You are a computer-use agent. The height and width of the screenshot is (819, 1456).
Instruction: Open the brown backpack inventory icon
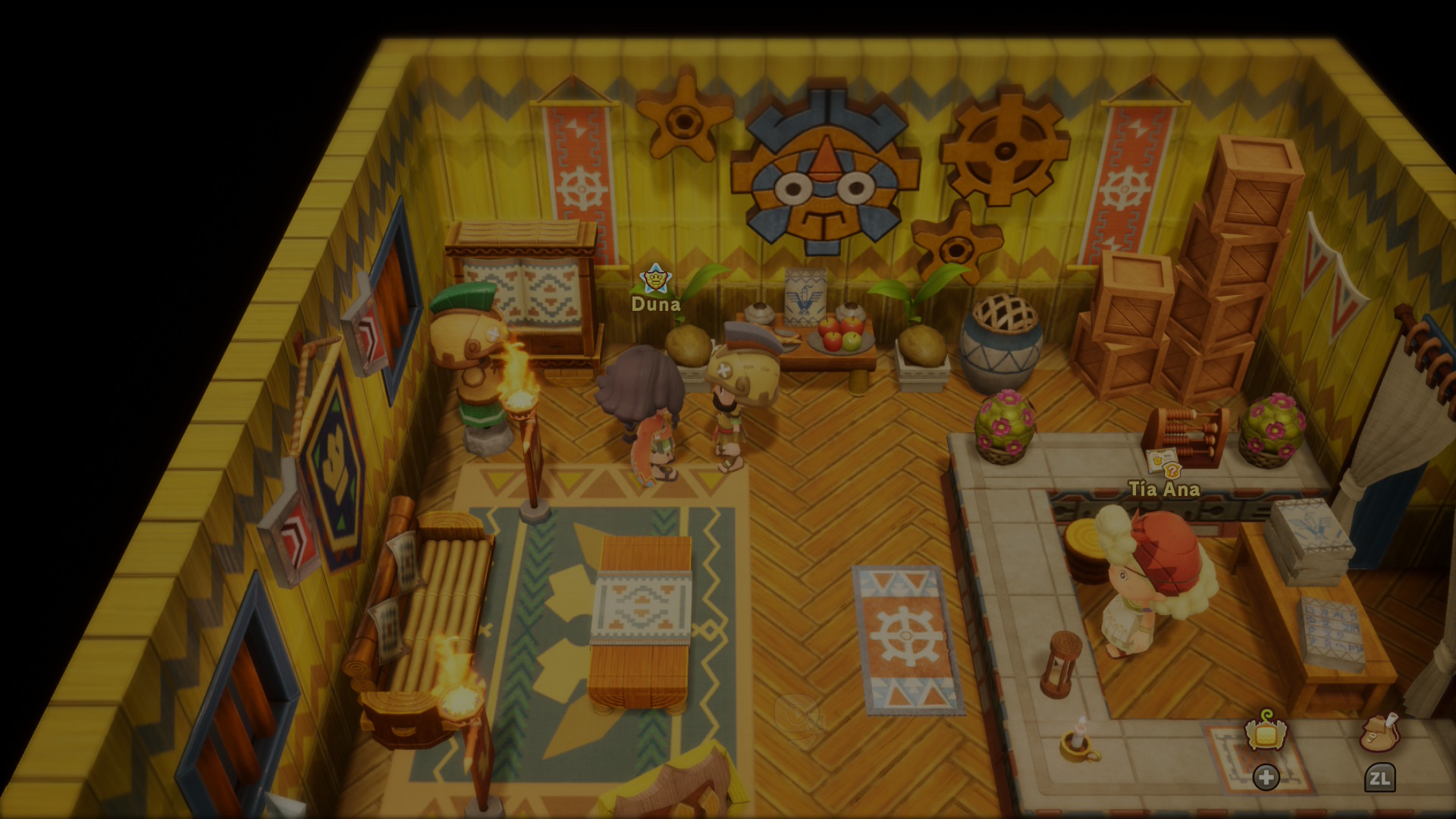point(1379,733)
